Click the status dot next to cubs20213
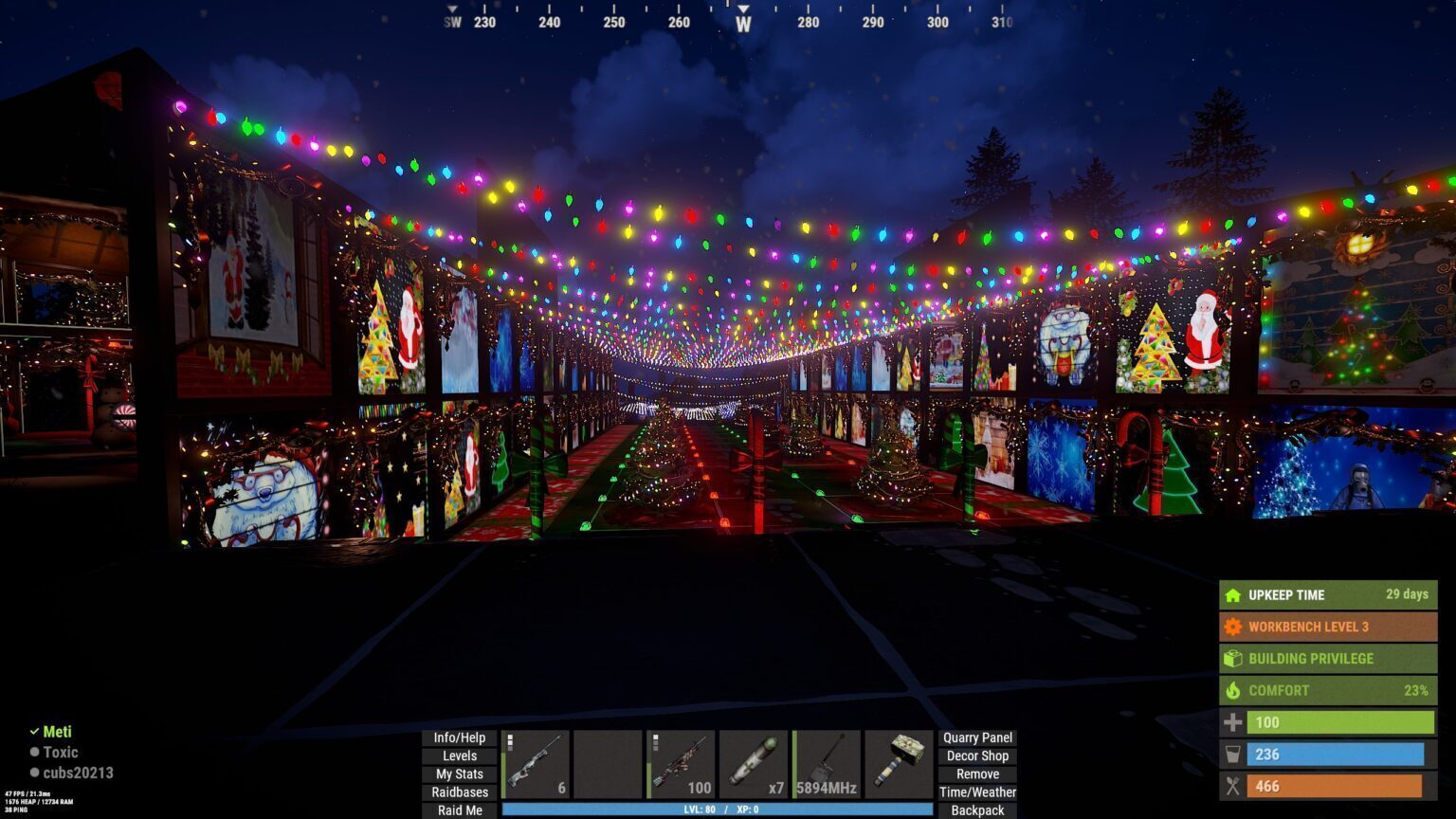This screenshot has height=819, width=1456. (35, 773)
